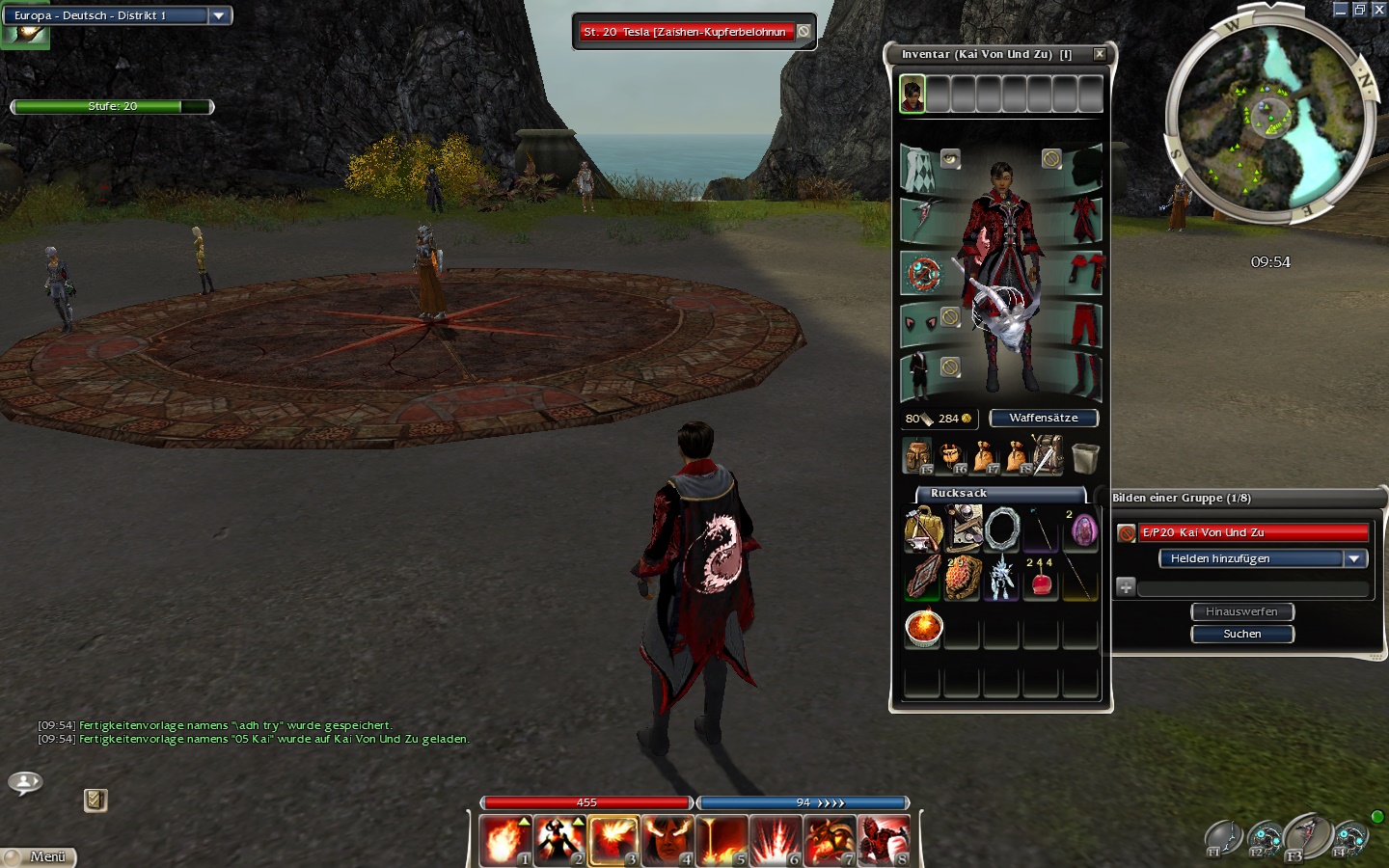This screenshot has width=1389, height=868.
Task: Activate the fireball skill in slot 1
Action: pos(505,840)
